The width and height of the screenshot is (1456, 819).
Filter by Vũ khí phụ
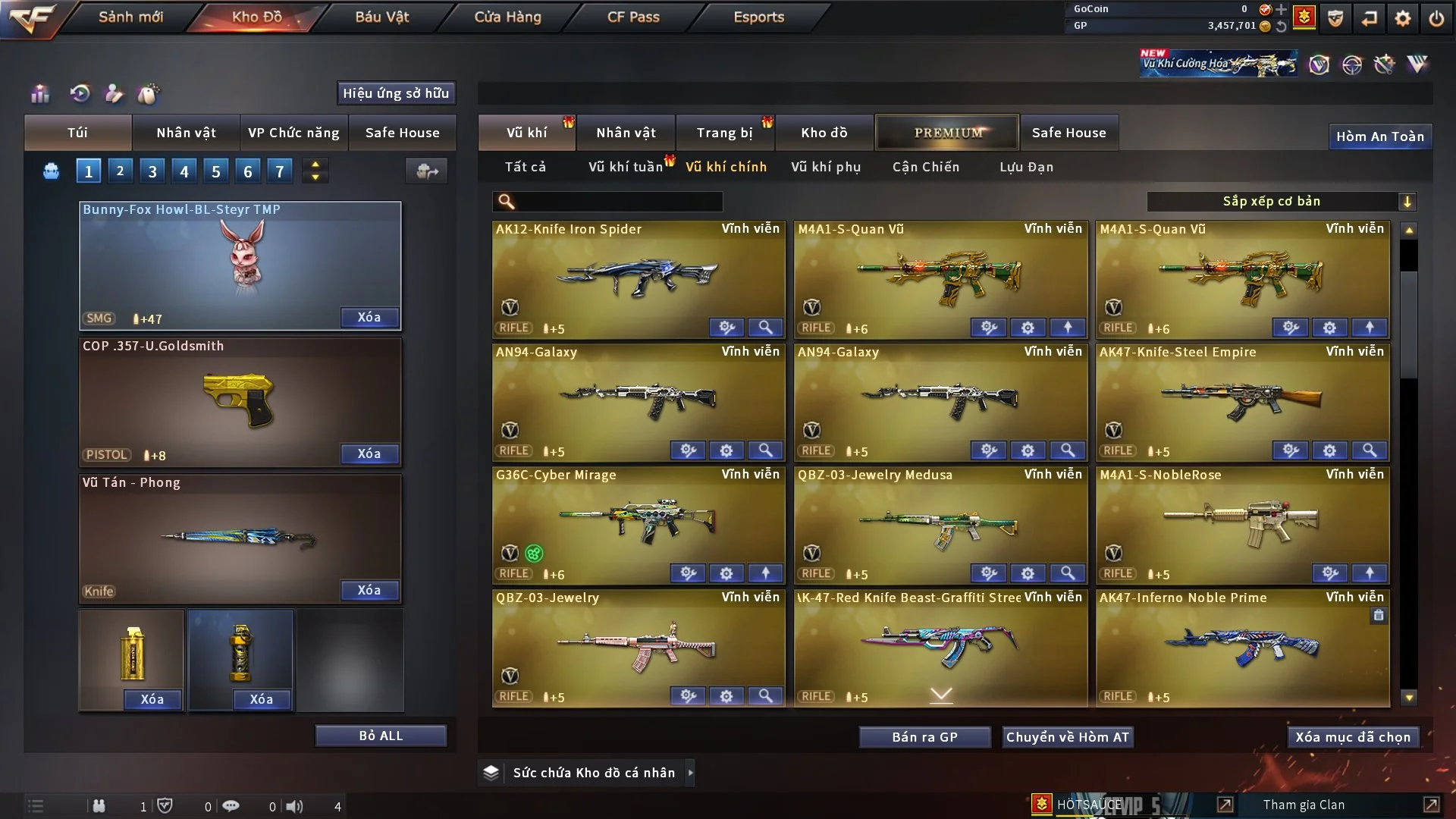pos(826,167)
